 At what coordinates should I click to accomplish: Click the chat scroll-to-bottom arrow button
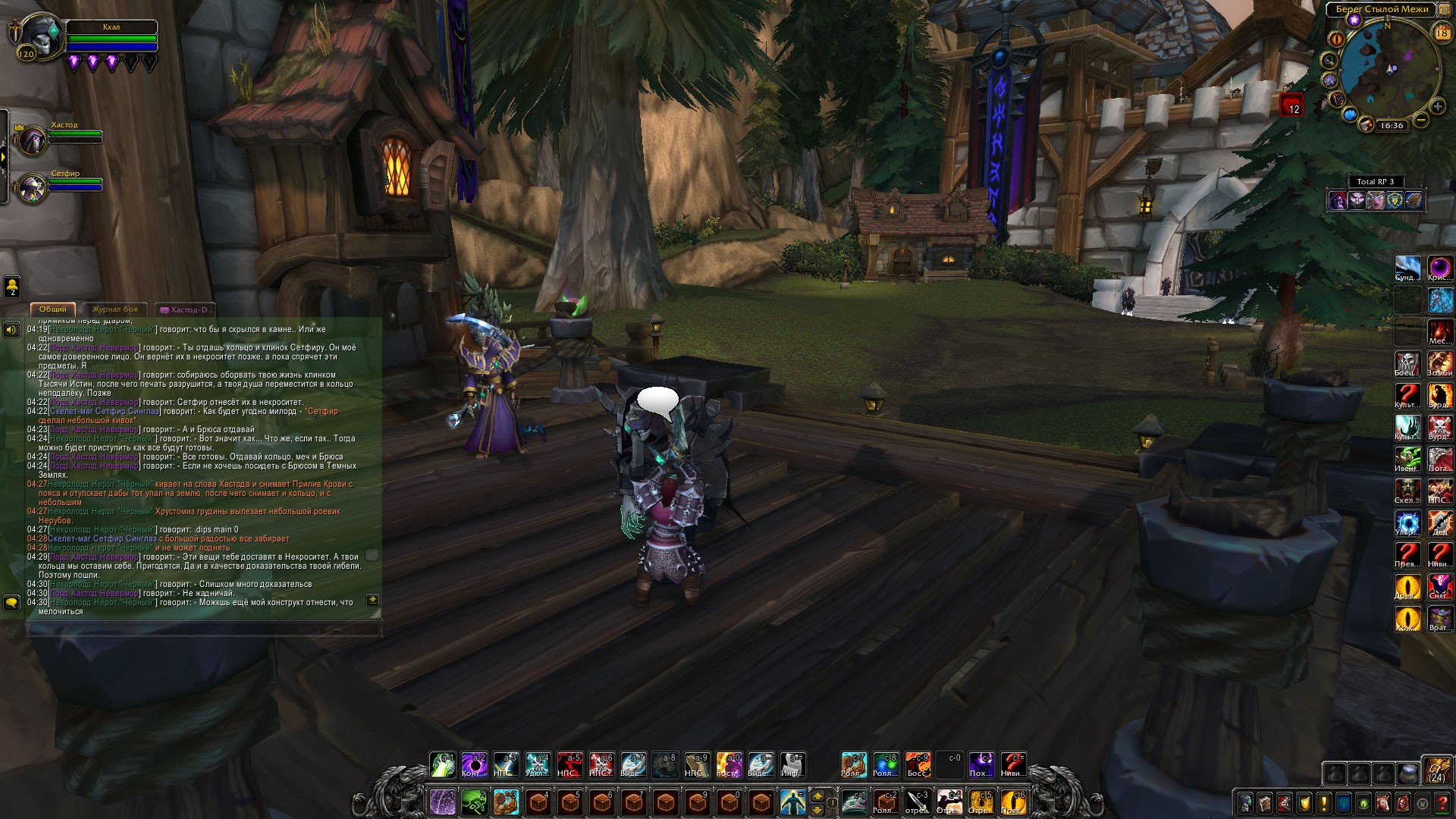click(372, 600)
